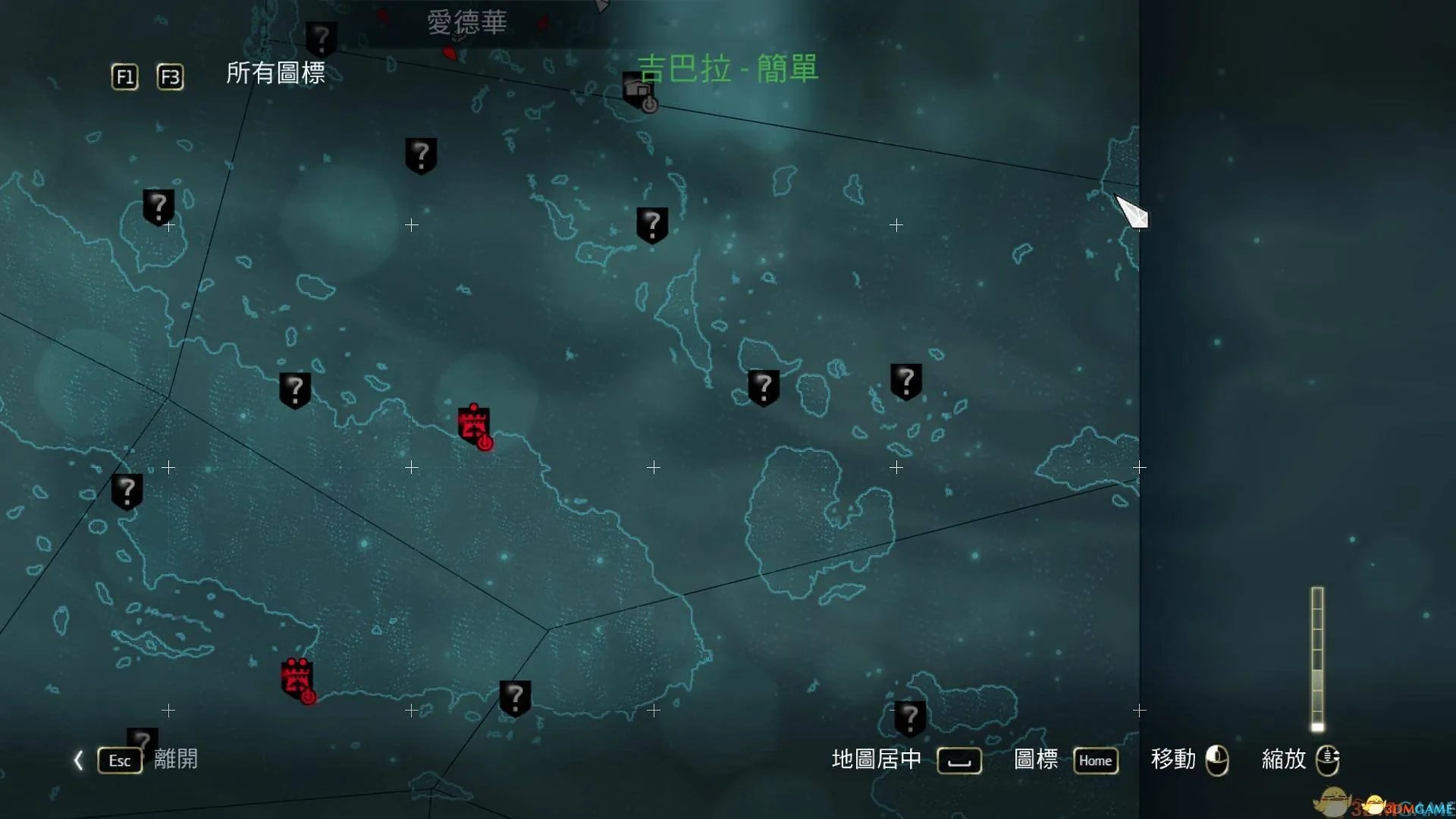Click the red fort icon in the southwest
Screen dimensions: 1456x819
coord(296,675)
